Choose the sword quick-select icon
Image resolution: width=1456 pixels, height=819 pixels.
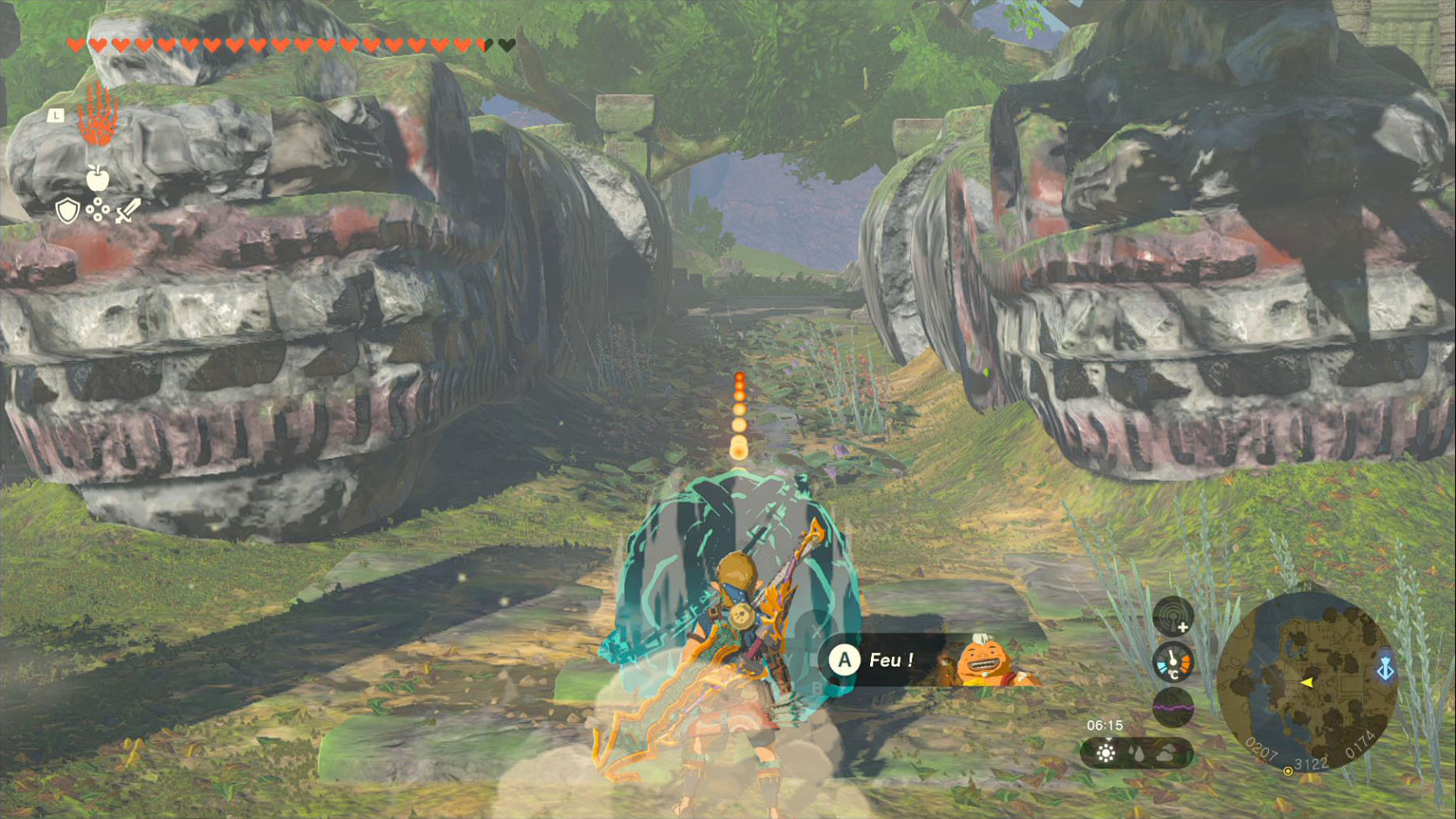pos(127,211)
